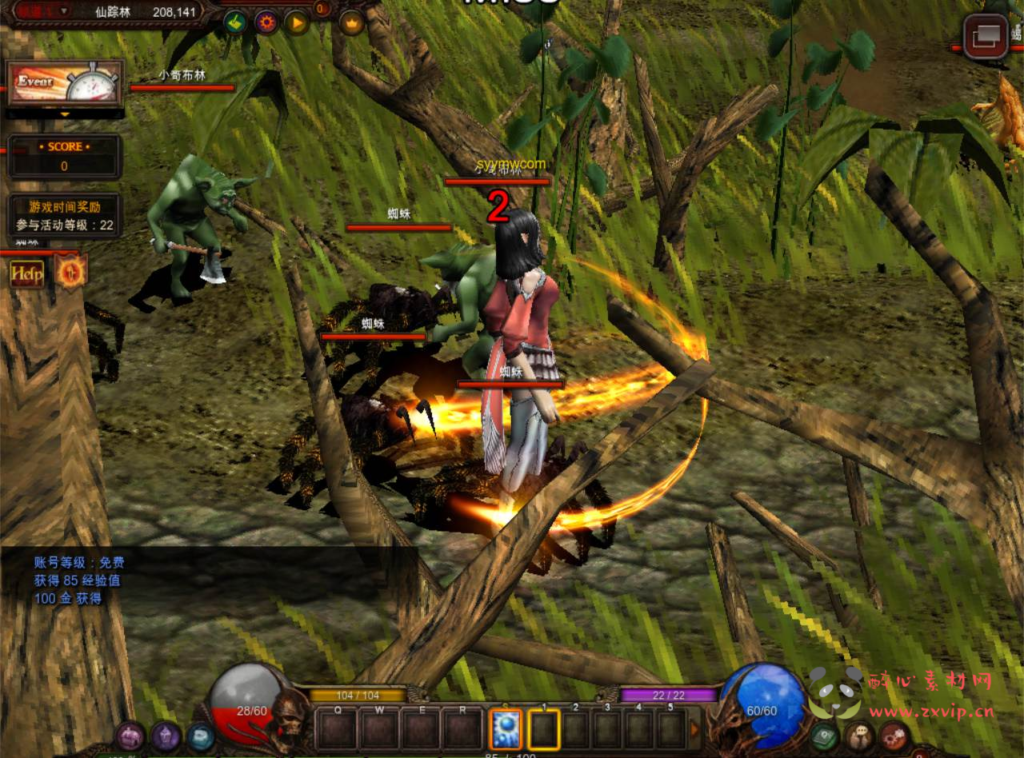Expand the server dropdown arrow beside 仙踪林
The width and height of the screenshot is (1024, 758).
[66, 11]
